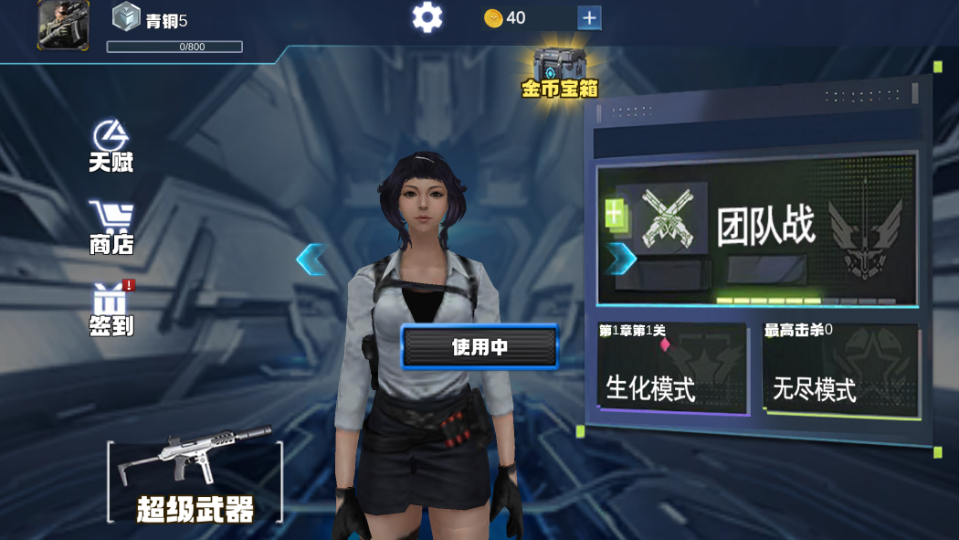Open the 天赋 talent menu
This screenshot has width=959, height=540.
coord(111,147)
